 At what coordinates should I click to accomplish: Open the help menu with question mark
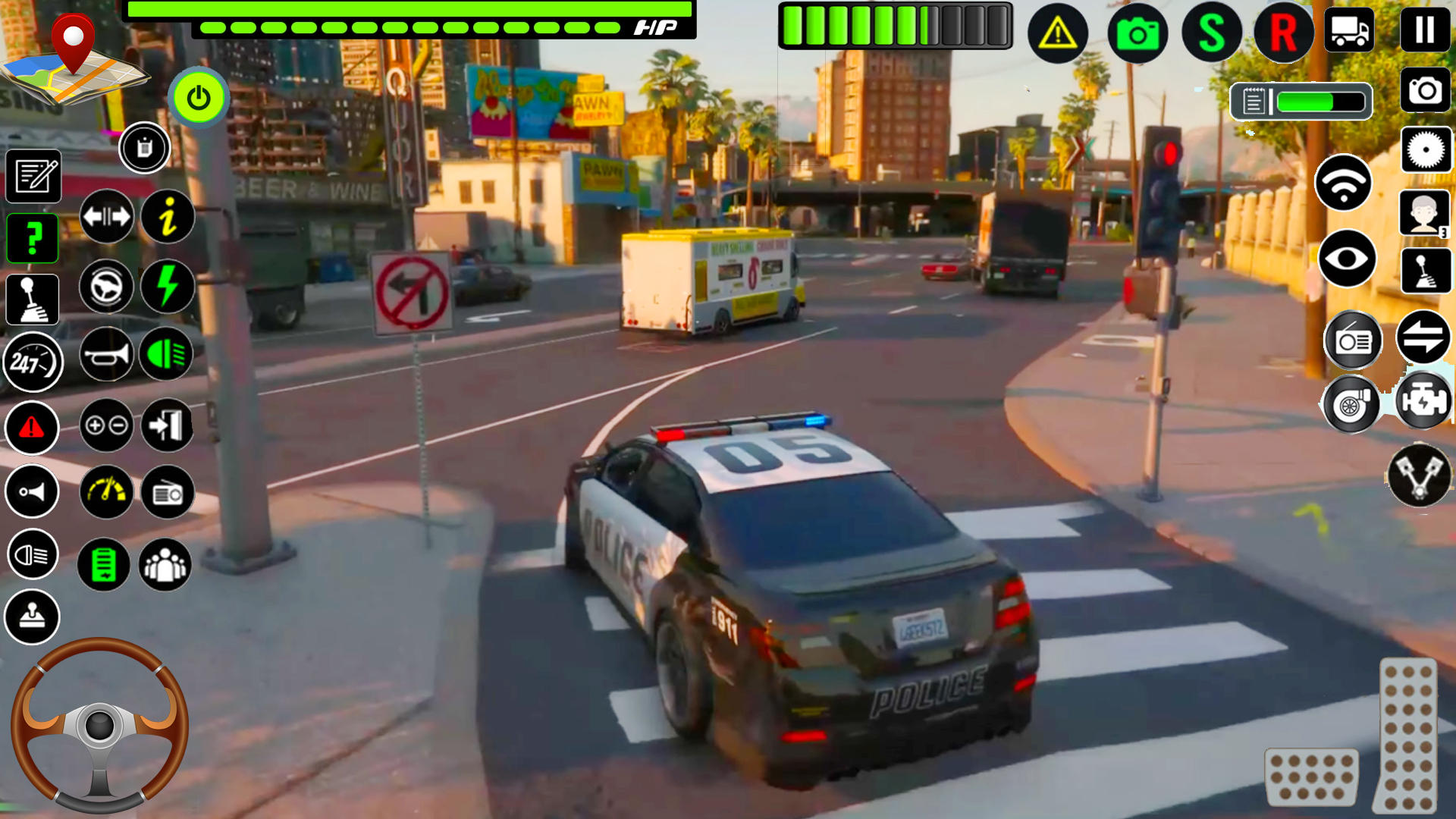click(x=32, y=237)
